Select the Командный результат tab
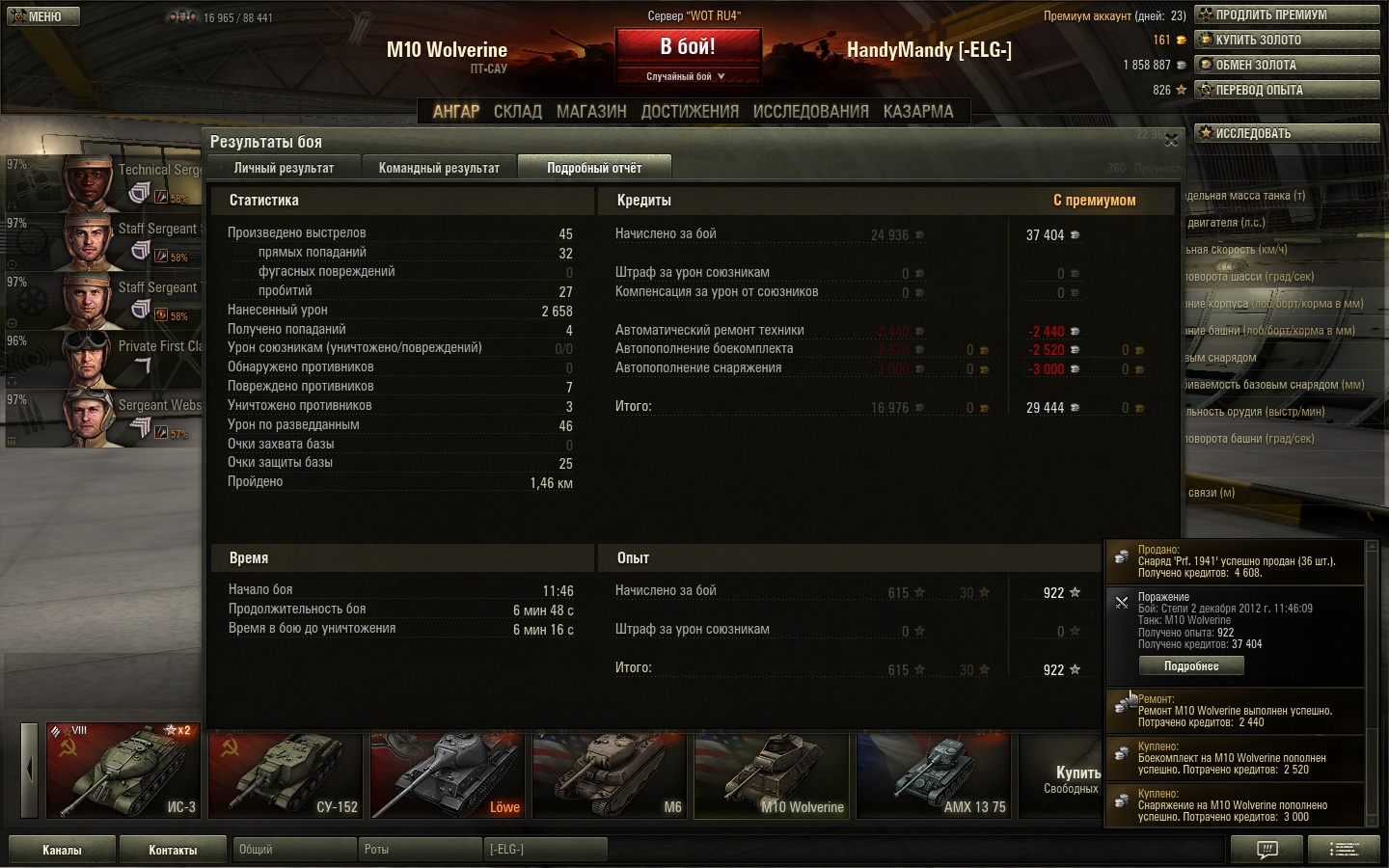The width and height of the screenshot is (1389, 868). 439,168
